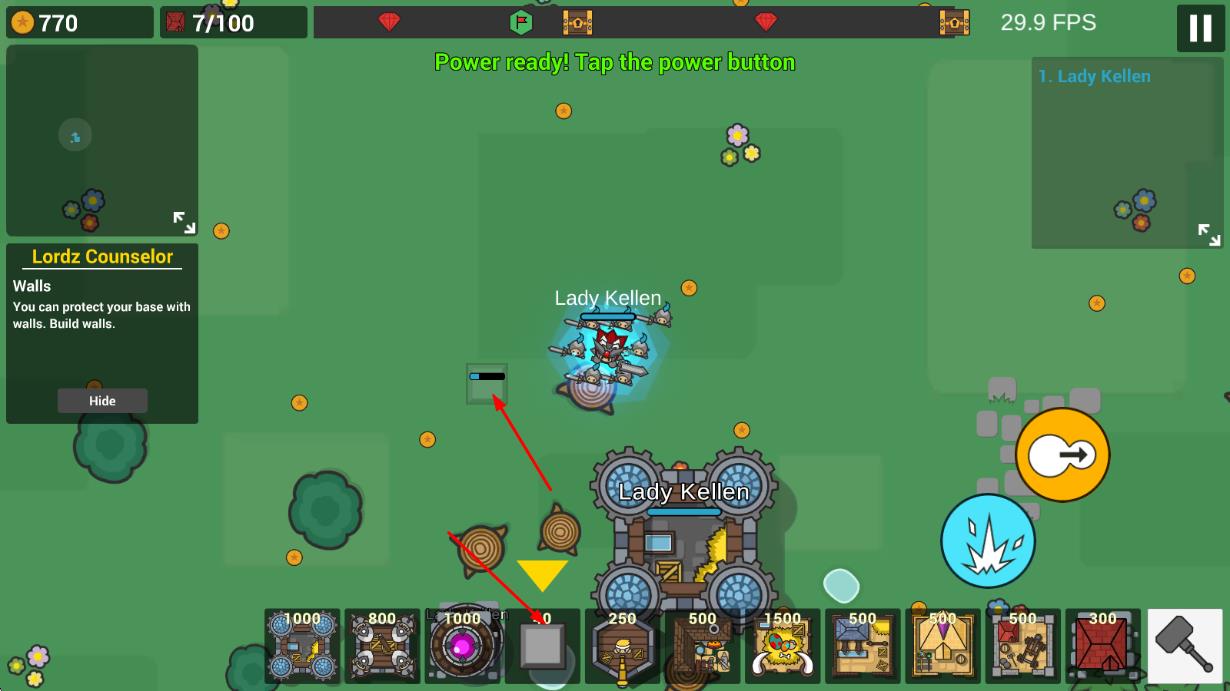Expand the leaderboard panel
1230x691 pixels.
pyautogui.click(x=1209, y=234)
